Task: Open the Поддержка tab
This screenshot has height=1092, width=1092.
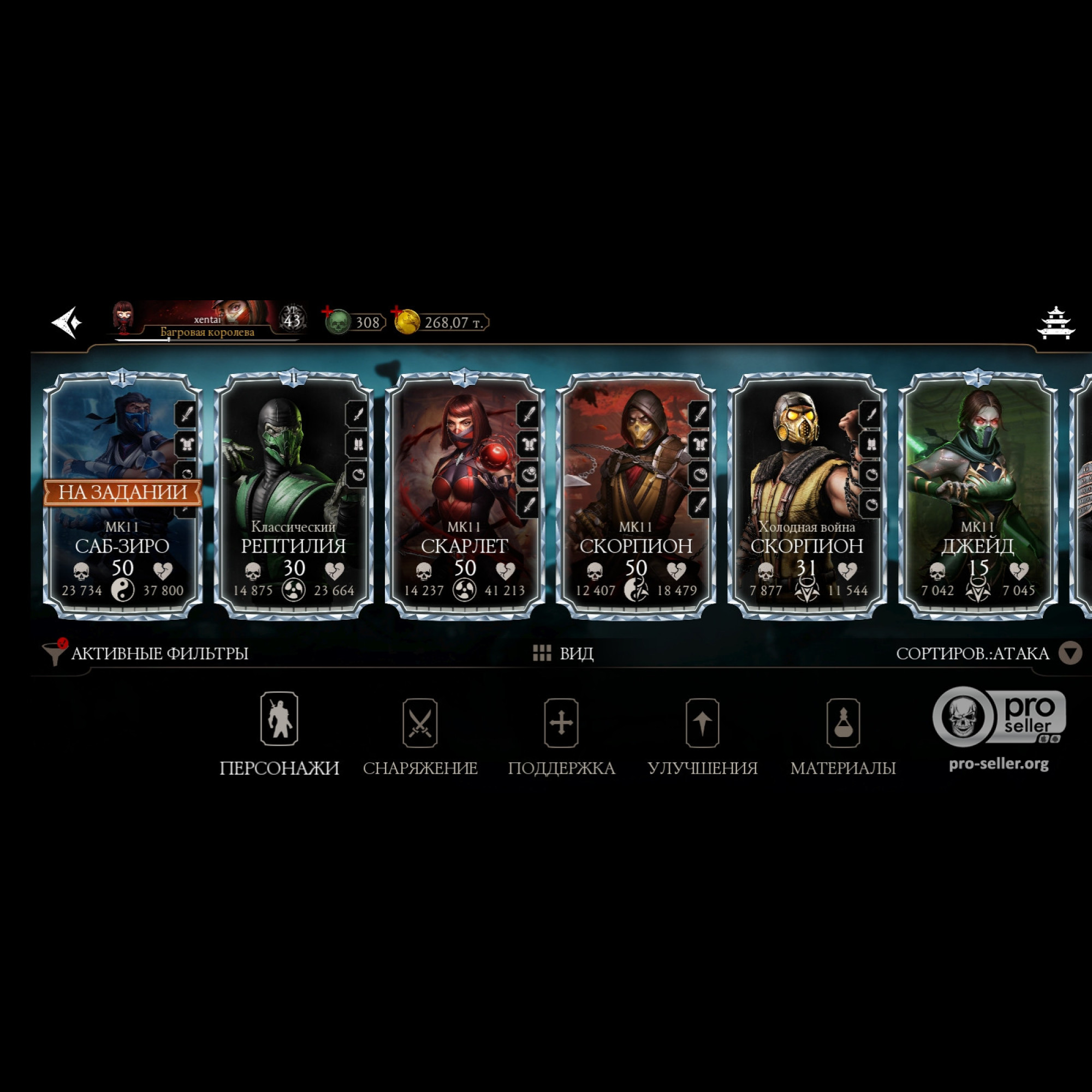Action: pyautogui.click(x=561, y=734)
